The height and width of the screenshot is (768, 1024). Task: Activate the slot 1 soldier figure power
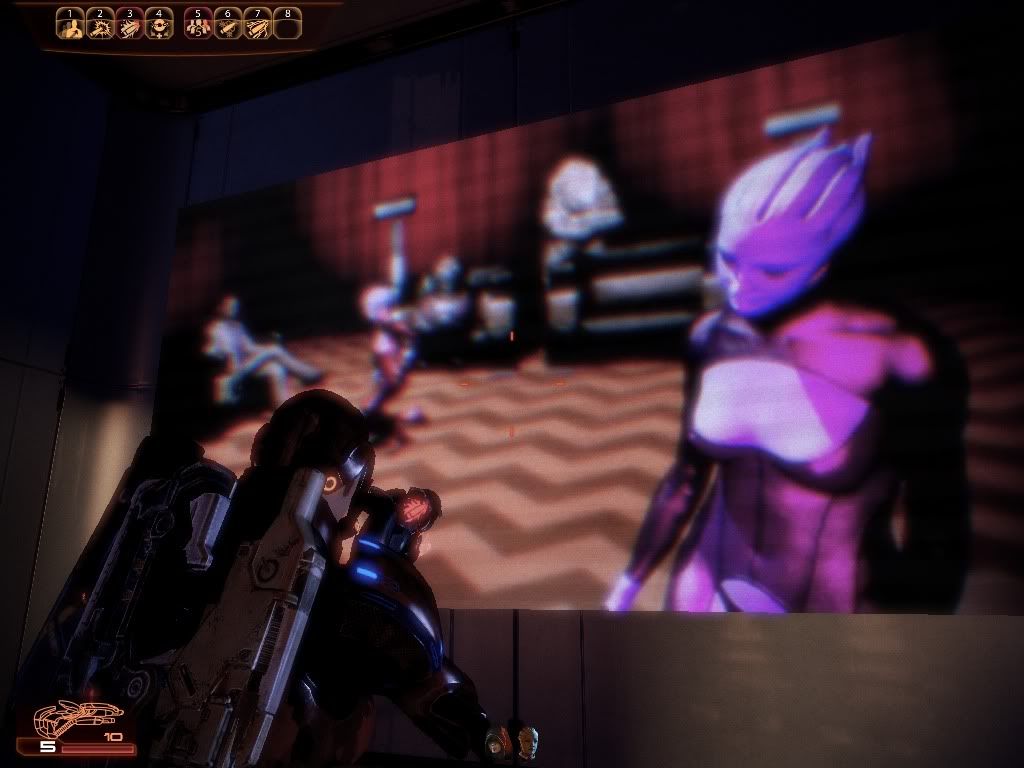[x=70, y=27]
